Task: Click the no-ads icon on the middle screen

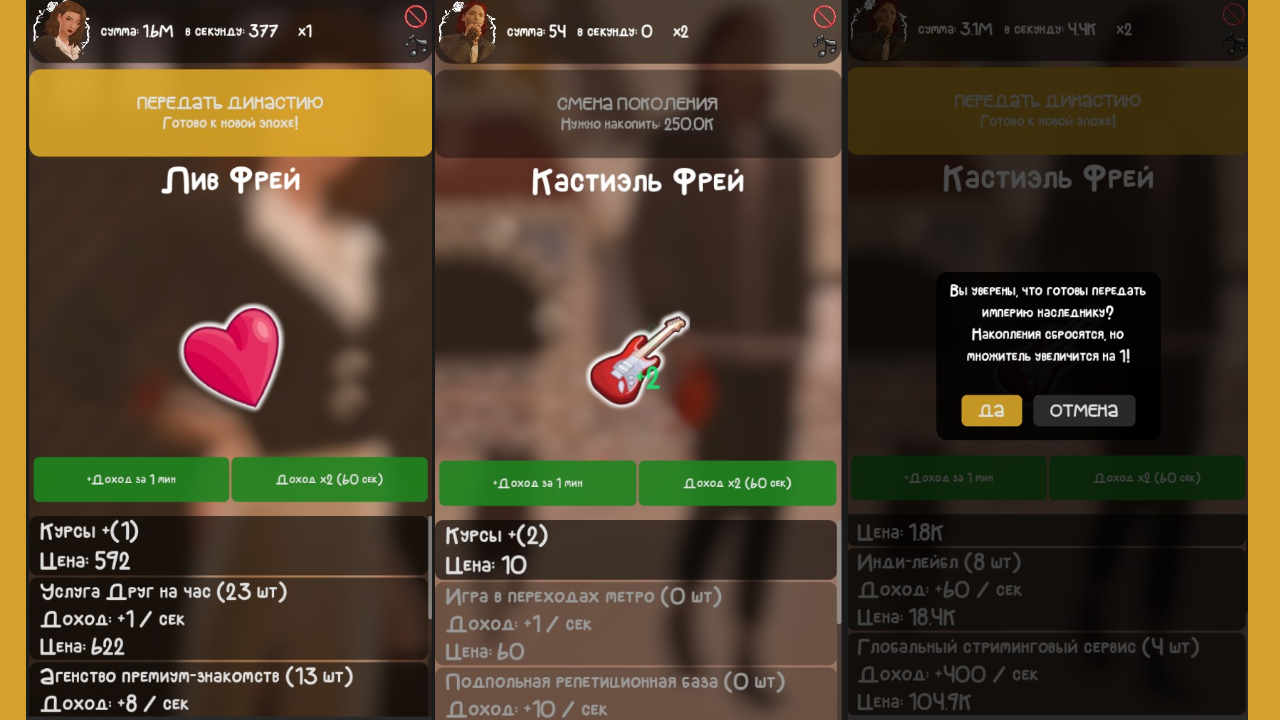Action: pyautogui.click(x=824, y=16)
